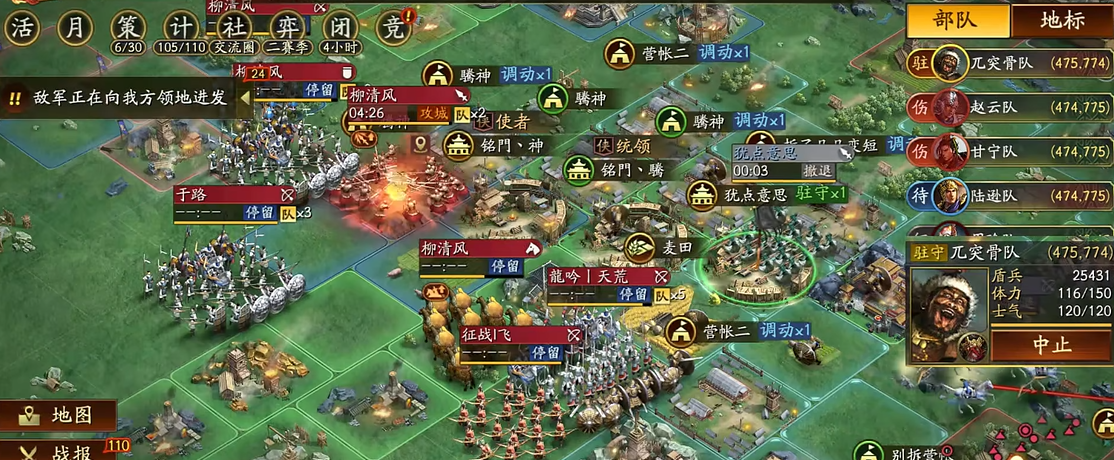Open the 闭 round menu icon
1114x460 pixels.
341,28
